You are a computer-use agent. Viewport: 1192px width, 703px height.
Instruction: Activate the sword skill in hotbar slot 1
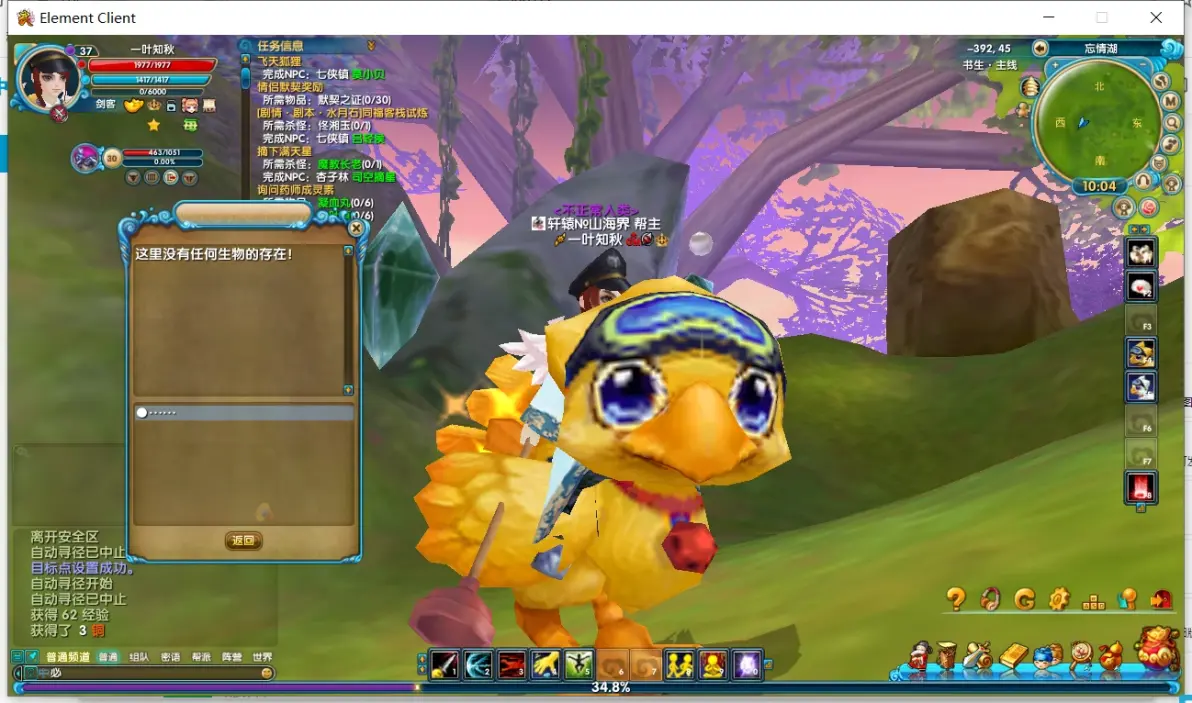click(x=444, y=664)
